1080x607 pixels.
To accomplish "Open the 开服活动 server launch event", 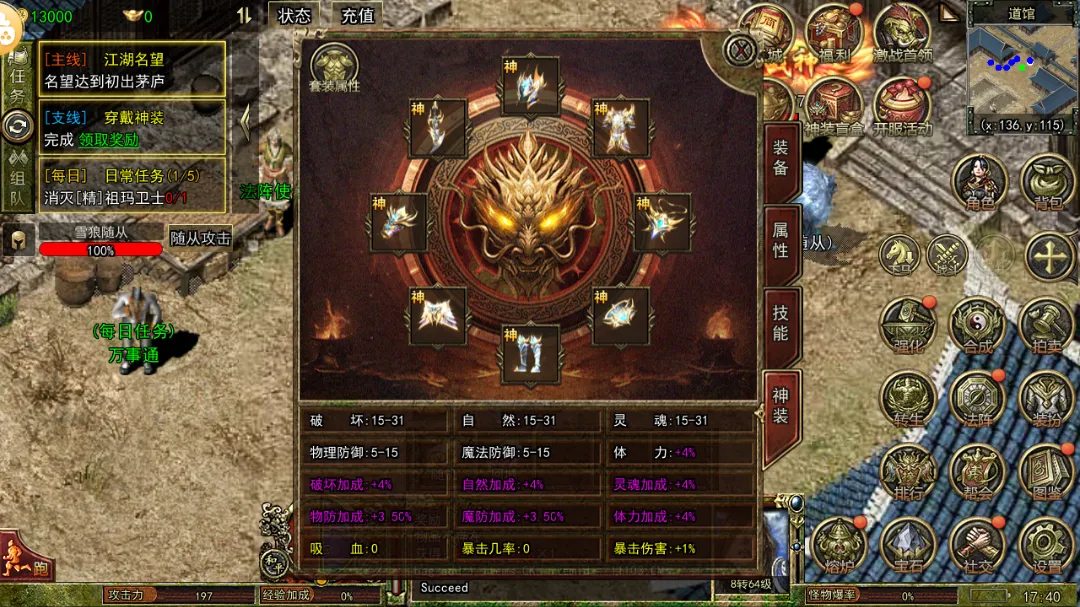I will [x=902, y=107].
